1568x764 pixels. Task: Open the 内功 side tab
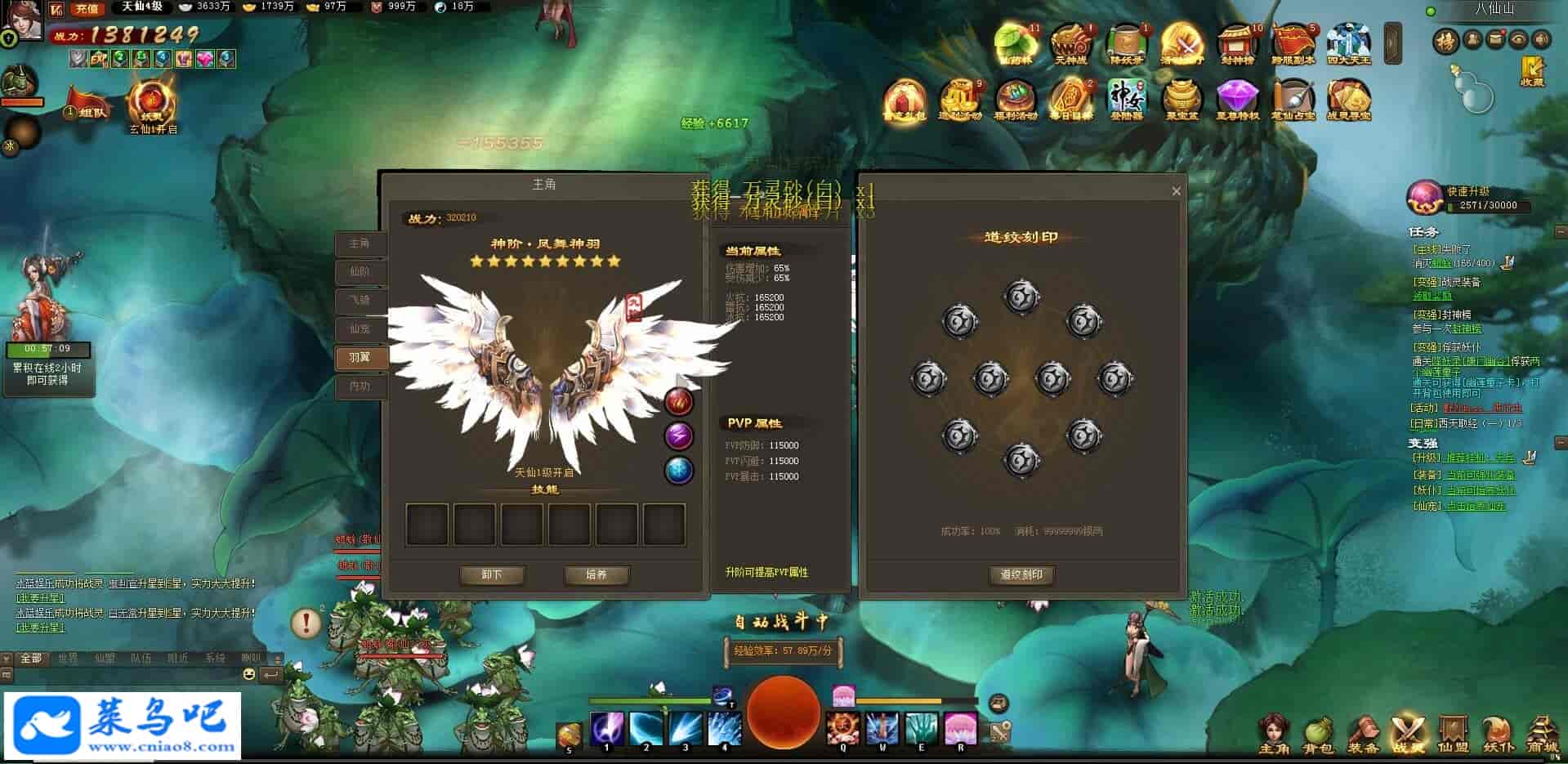(360, 386)
